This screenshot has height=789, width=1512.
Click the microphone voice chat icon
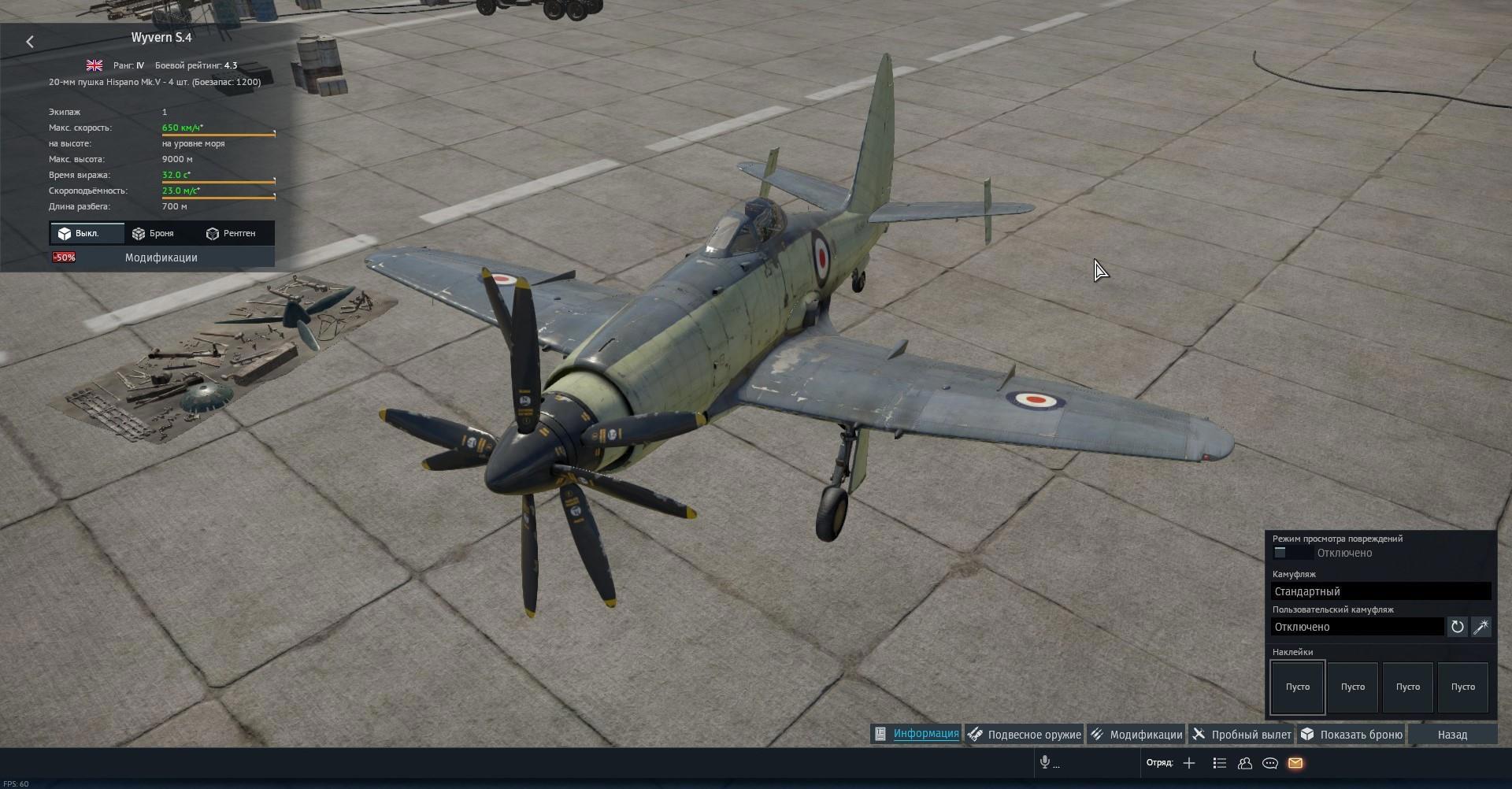click(x=1045, y=762)
